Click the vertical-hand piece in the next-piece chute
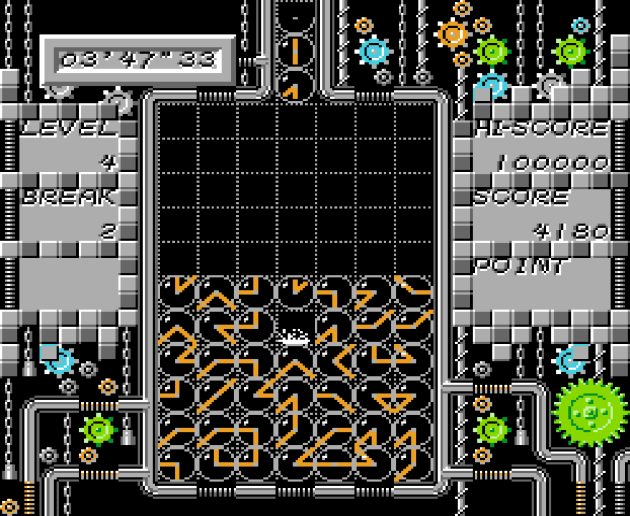 pyautogui.click(x=295, y=50)
